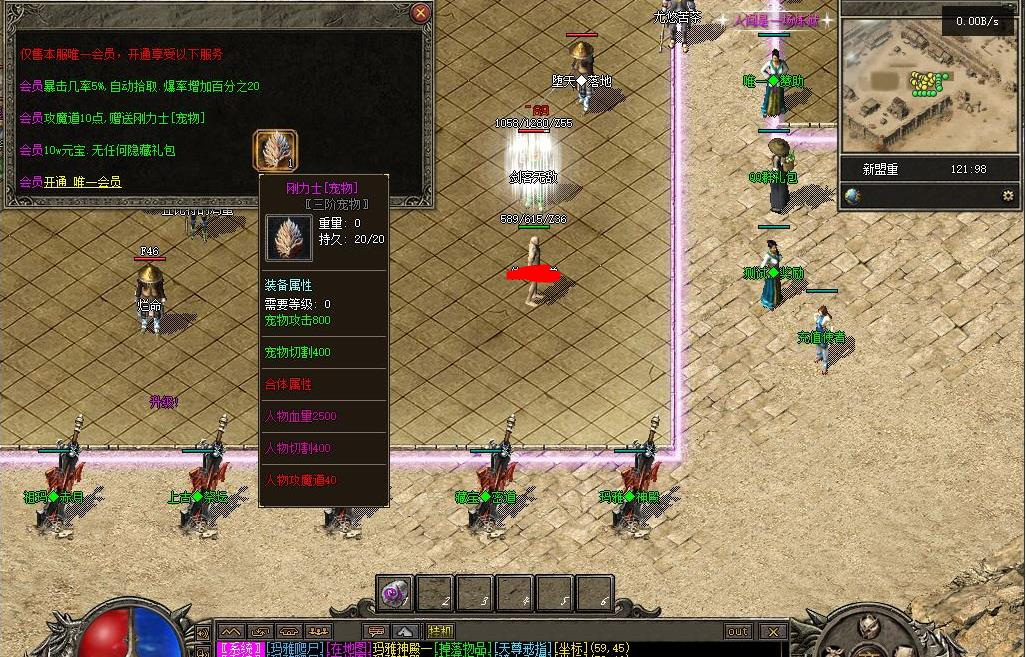1026x657 pixels.
Task: Click the X button on chat bar
Action: (x=772, y=632)
